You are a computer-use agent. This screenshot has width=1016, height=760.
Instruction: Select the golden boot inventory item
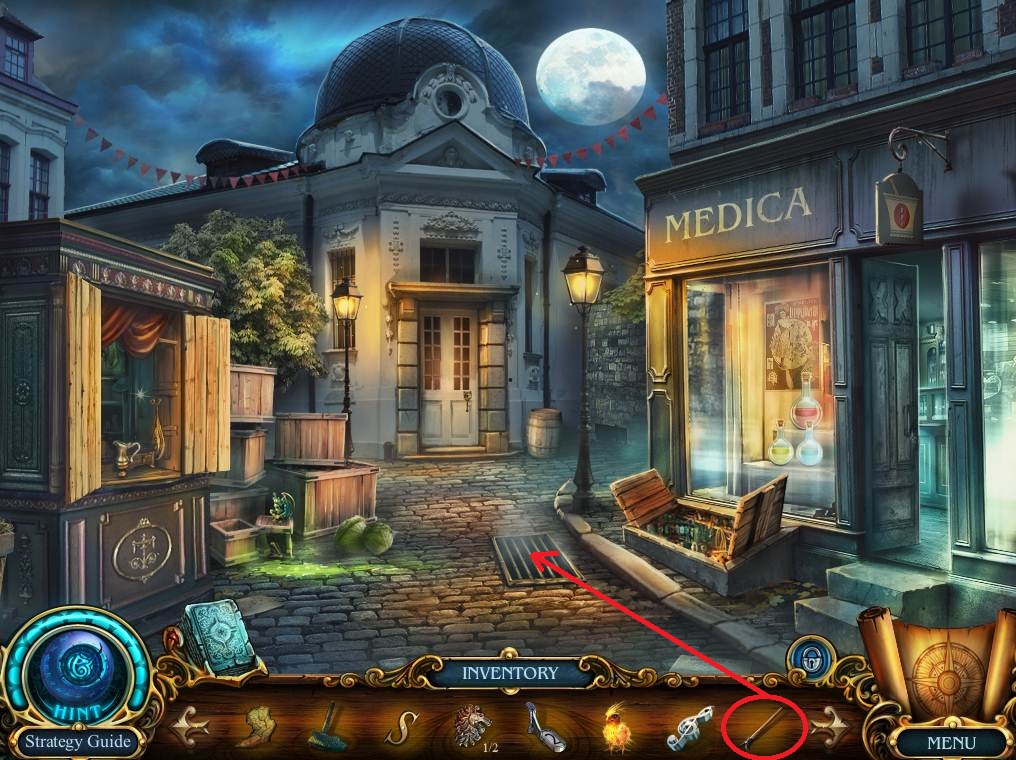[261, 725]
